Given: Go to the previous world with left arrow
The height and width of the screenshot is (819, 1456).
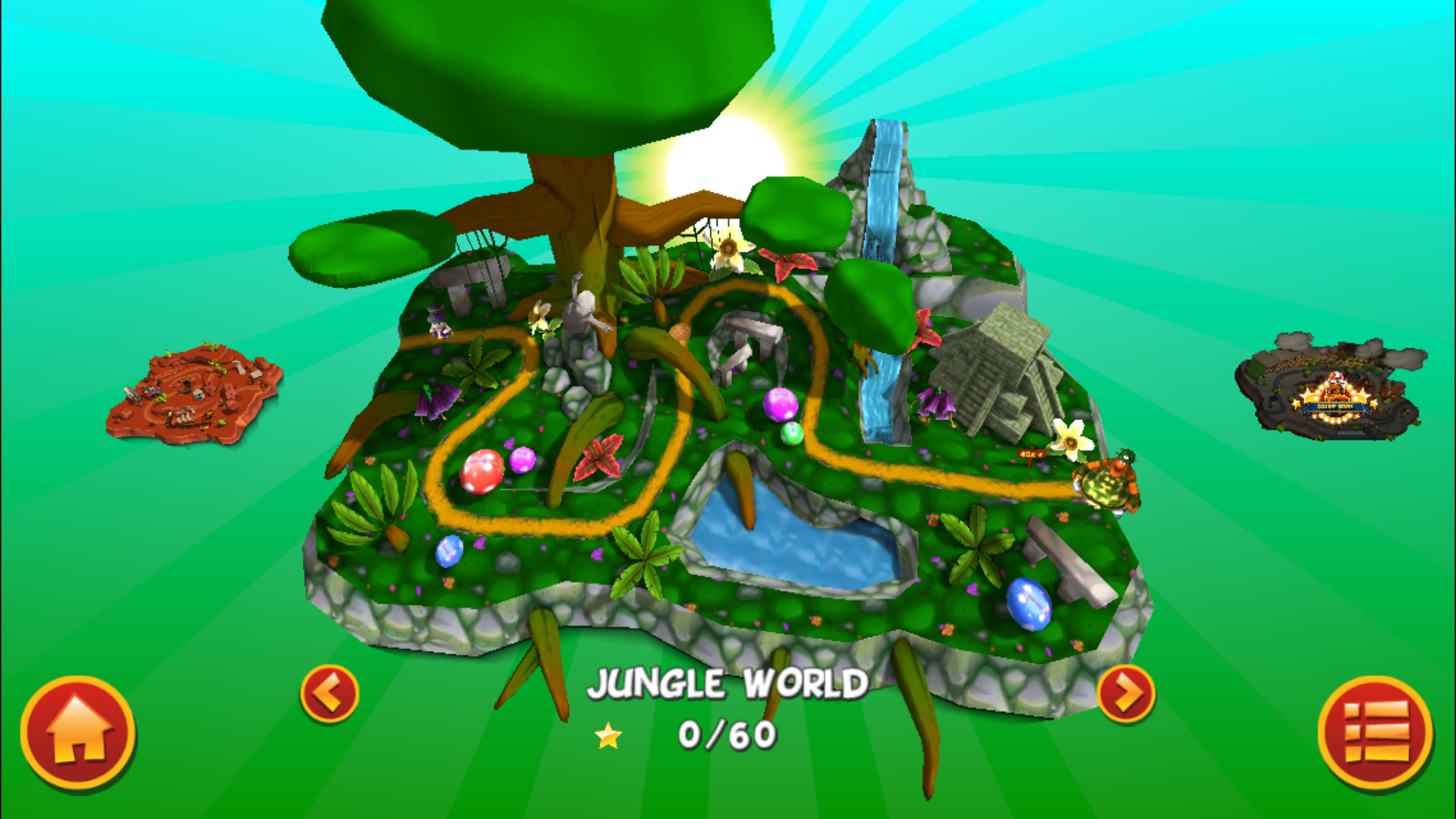Looking at the screenshot, I should pyautogui.click(x=329, y=694).
